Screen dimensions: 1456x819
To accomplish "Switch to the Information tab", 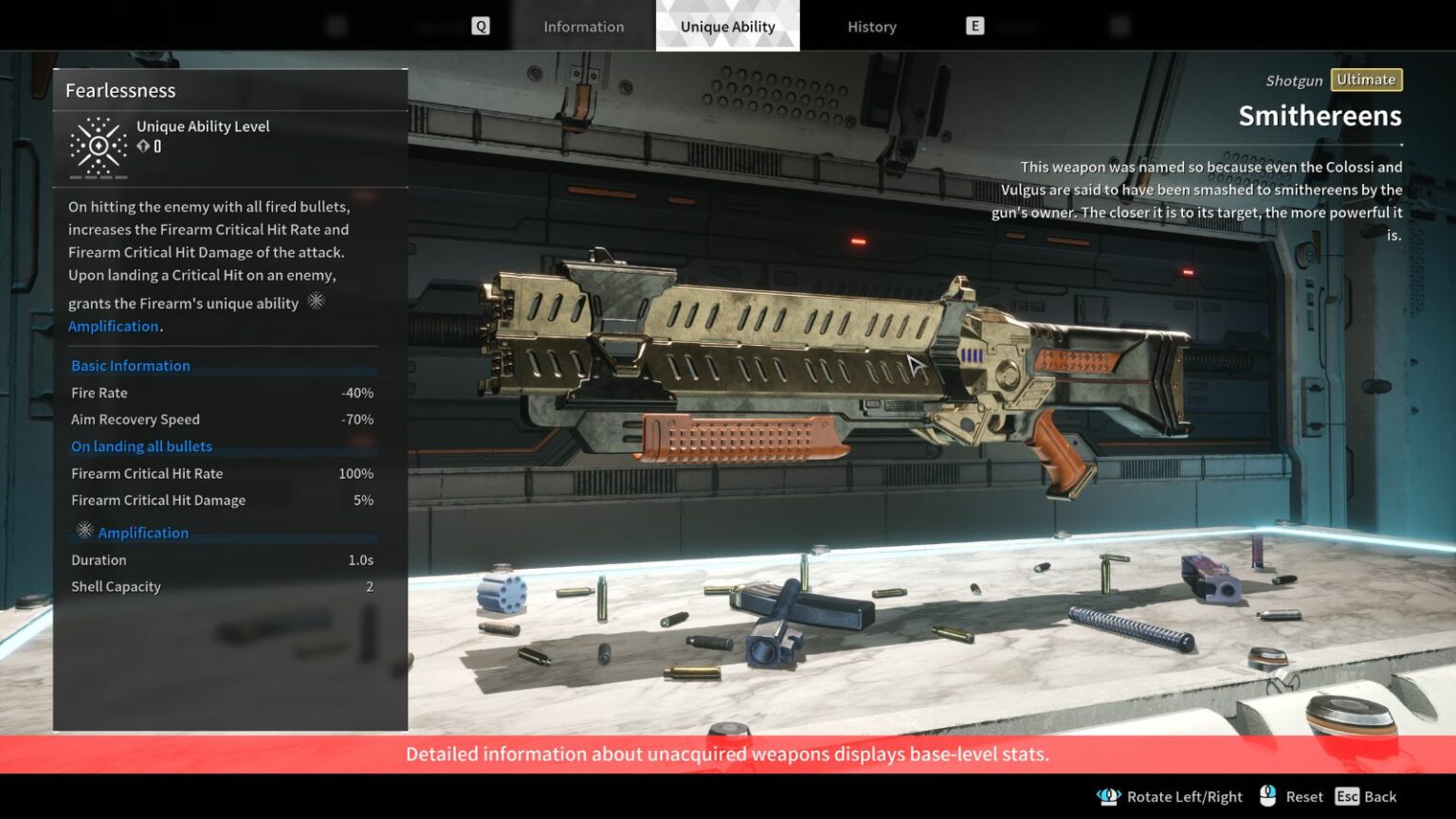I will point(583,27).
